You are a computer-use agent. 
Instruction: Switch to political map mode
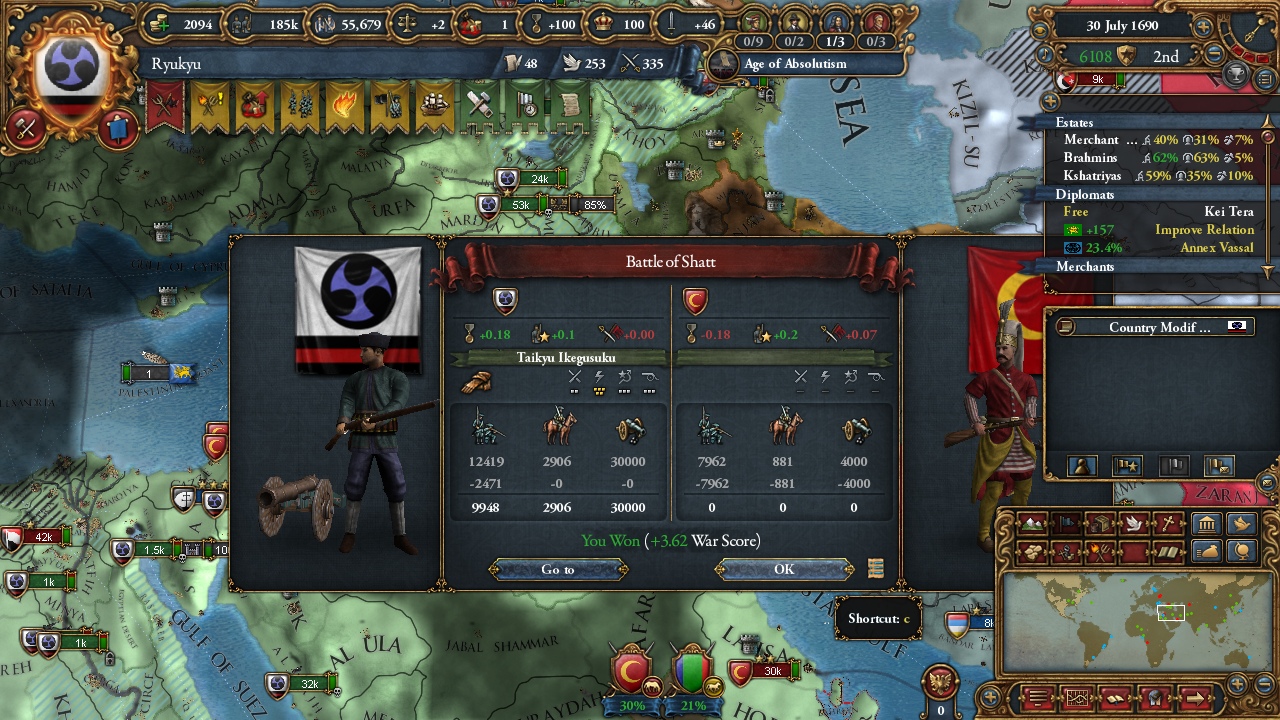[x=1068, y=524]
